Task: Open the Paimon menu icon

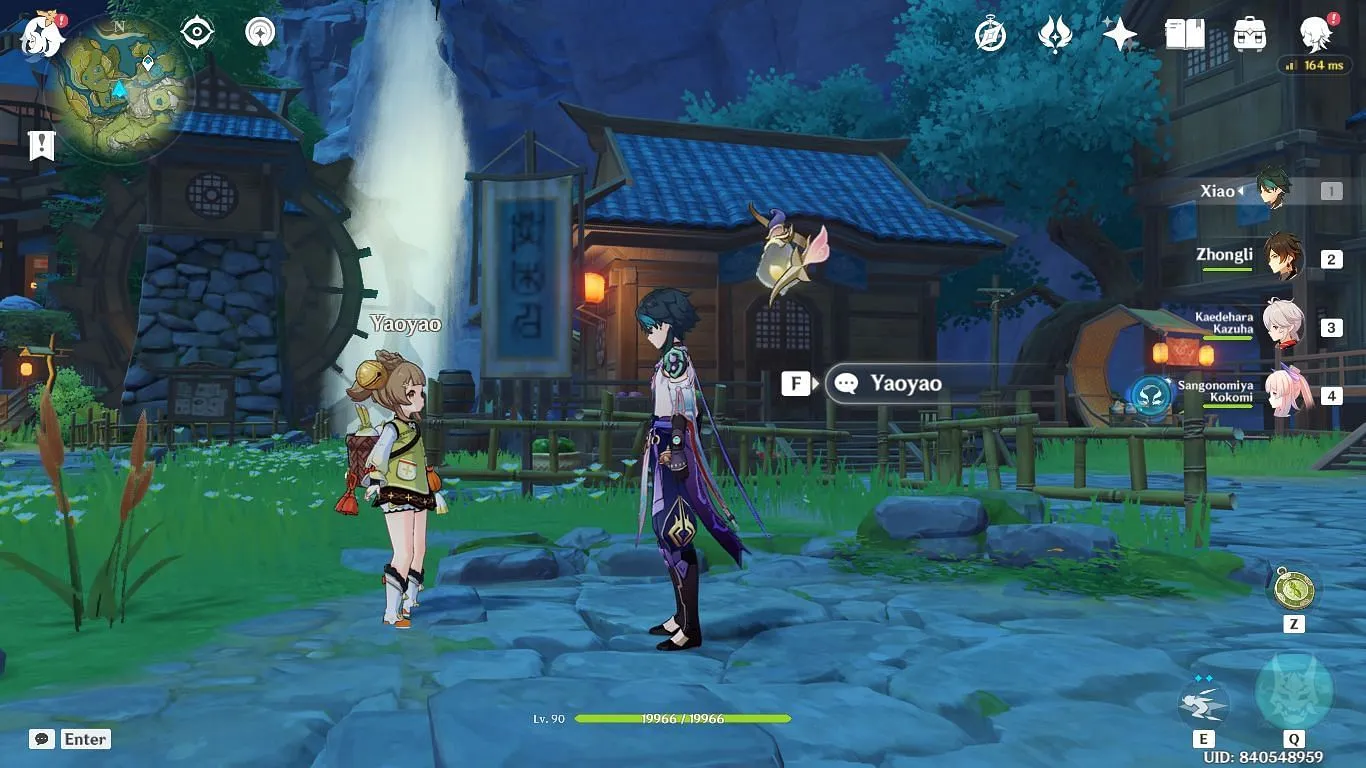Action: (42, 34)
